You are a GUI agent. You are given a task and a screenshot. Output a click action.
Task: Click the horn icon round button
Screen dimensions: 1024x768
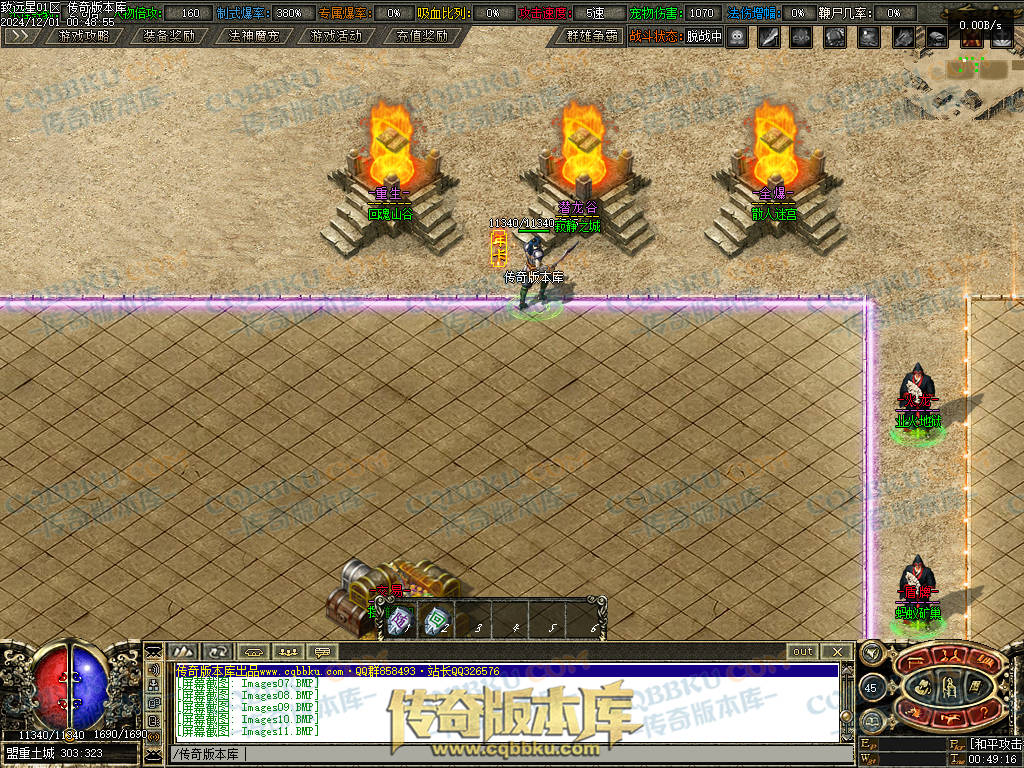tap(871, 655)
